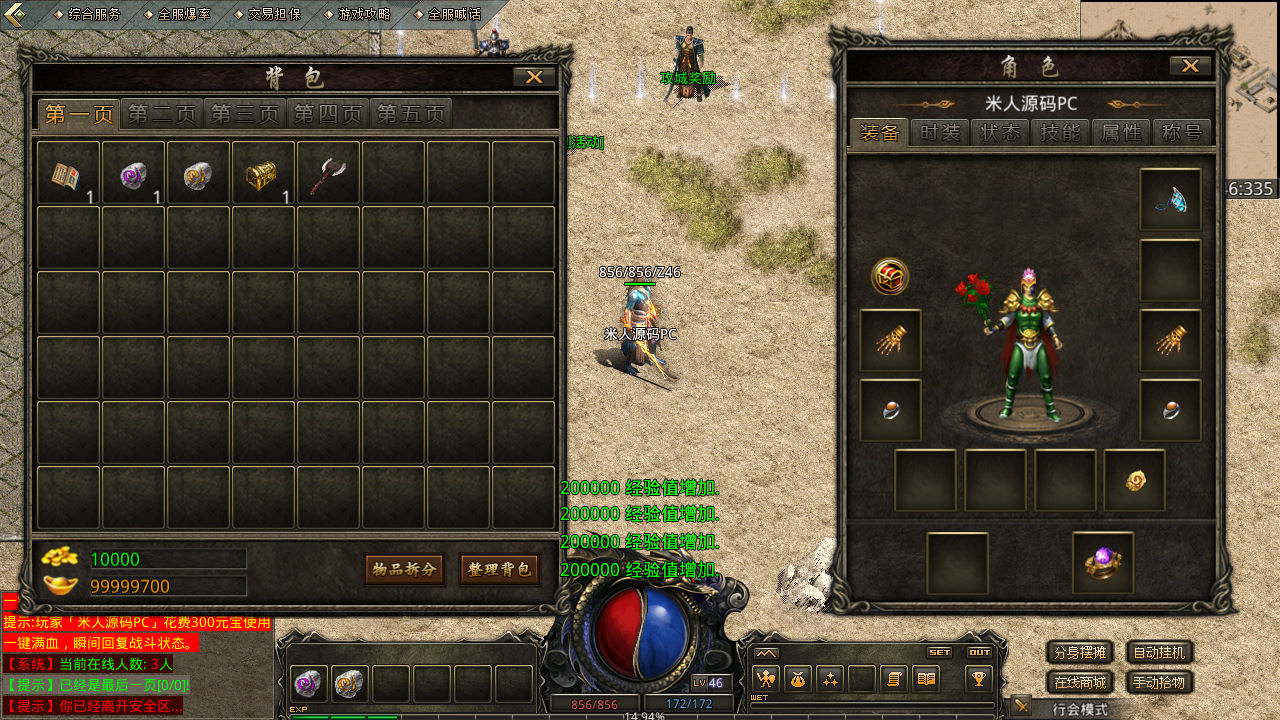Switch to 第二页 bag page
The image size is (1280, 720).
coord(162,114)
